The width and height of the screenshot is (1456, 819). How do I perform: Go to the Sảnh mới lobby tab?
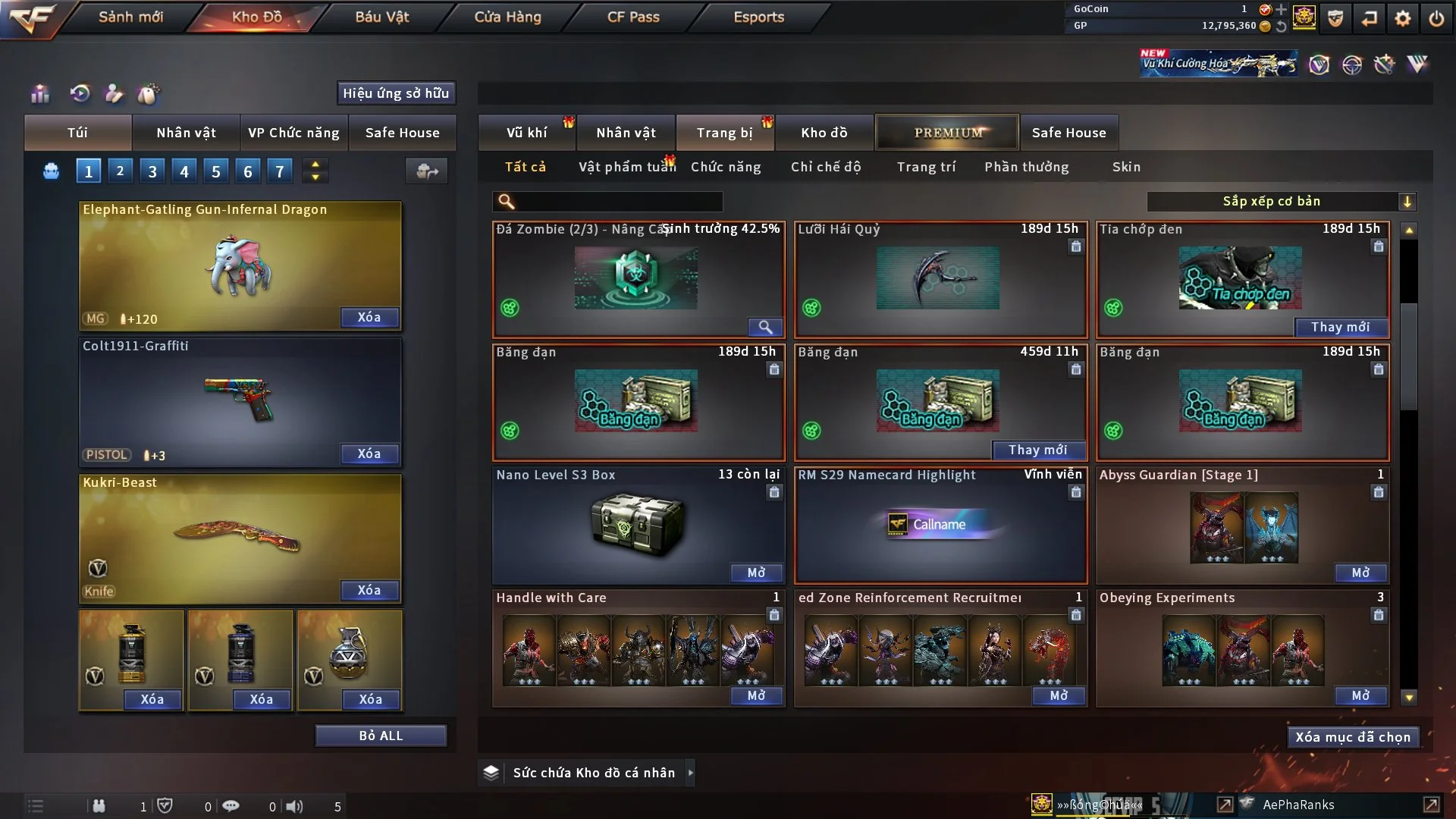click(130, 17)
